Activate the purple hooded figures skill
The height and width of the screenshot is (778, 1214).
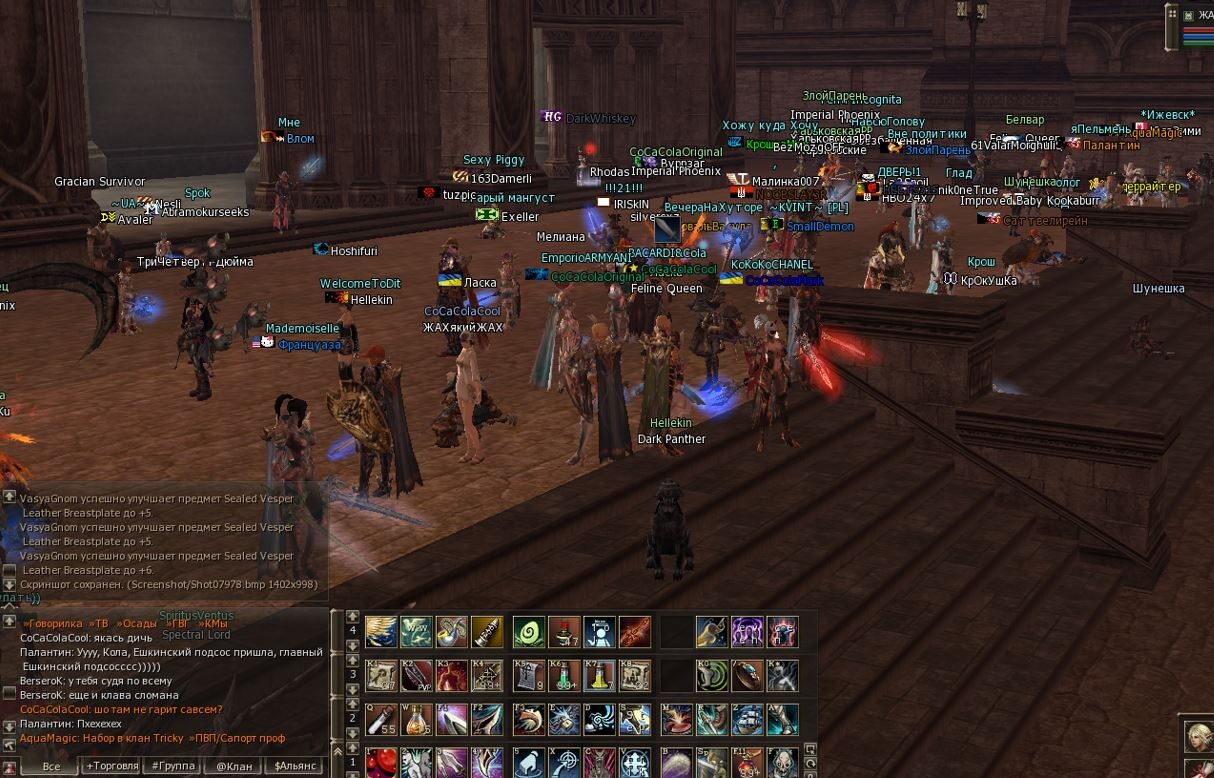pyautogui.click(x=747, y=632)
